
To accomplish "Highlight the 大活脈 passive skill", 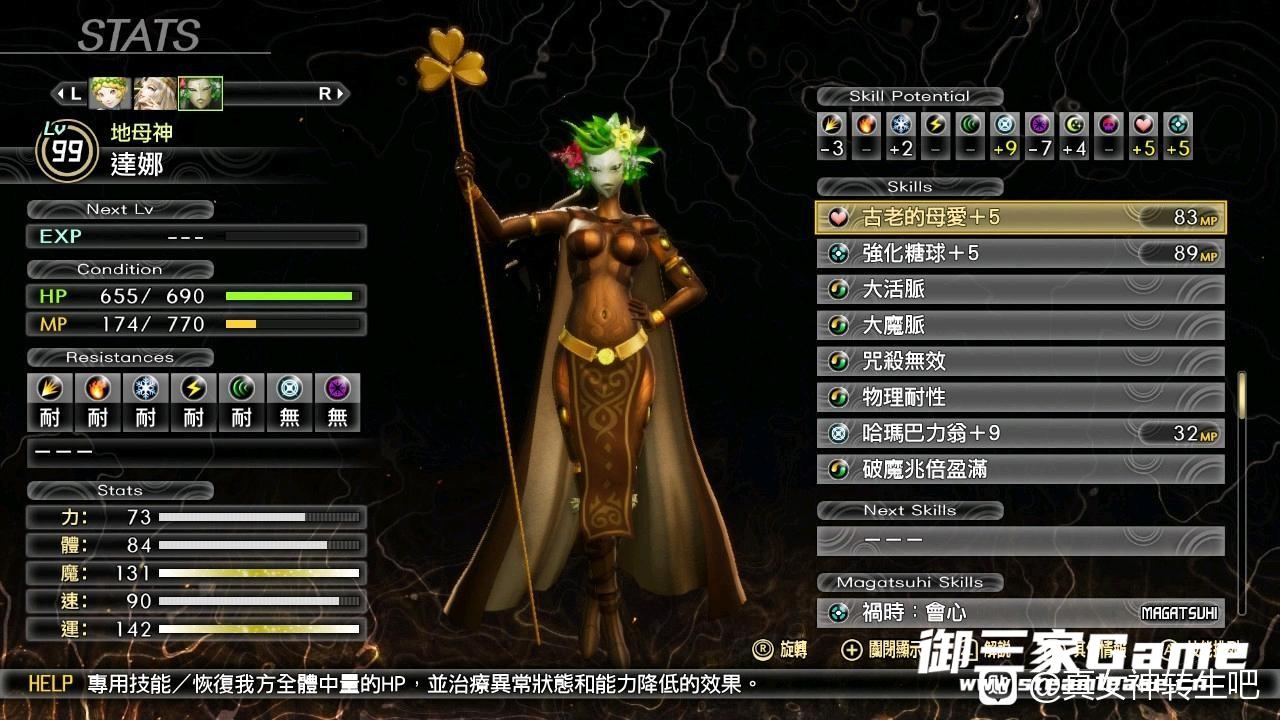I will [1020, 289].
